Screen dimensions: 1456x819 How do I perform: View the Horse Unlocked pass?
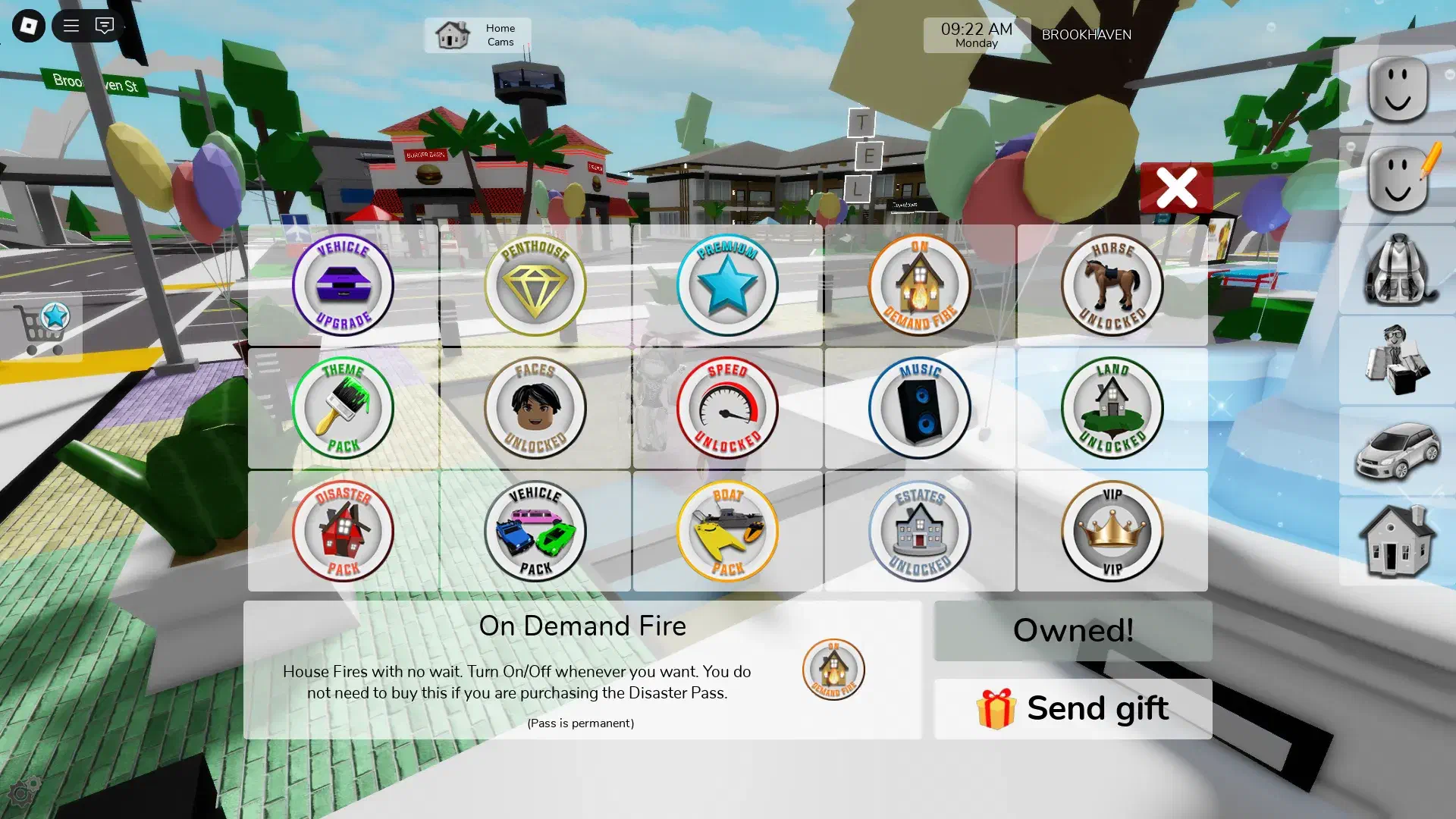pos(1112,284)
